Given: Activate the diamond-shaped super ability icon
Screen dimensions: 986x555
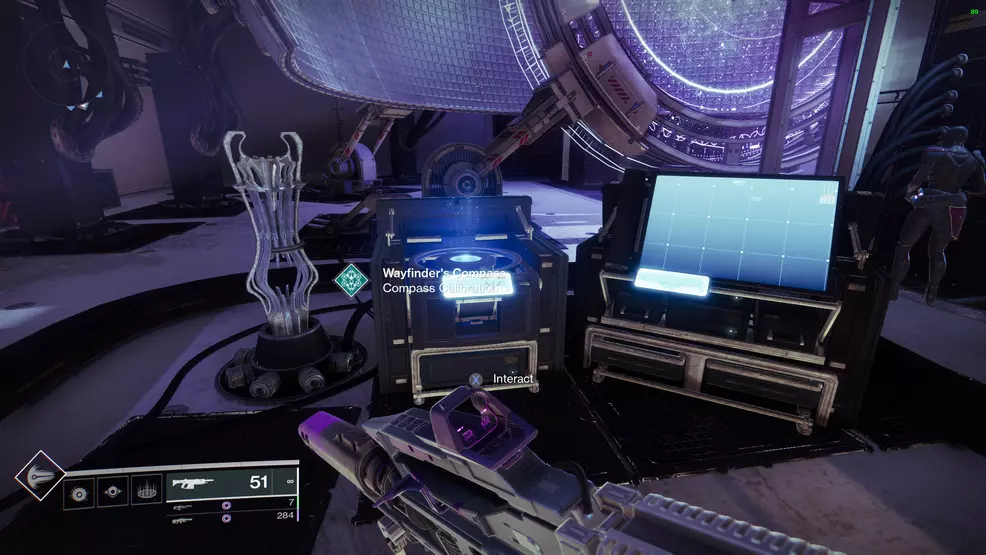Looking at the screenshot, I should 40,476.
